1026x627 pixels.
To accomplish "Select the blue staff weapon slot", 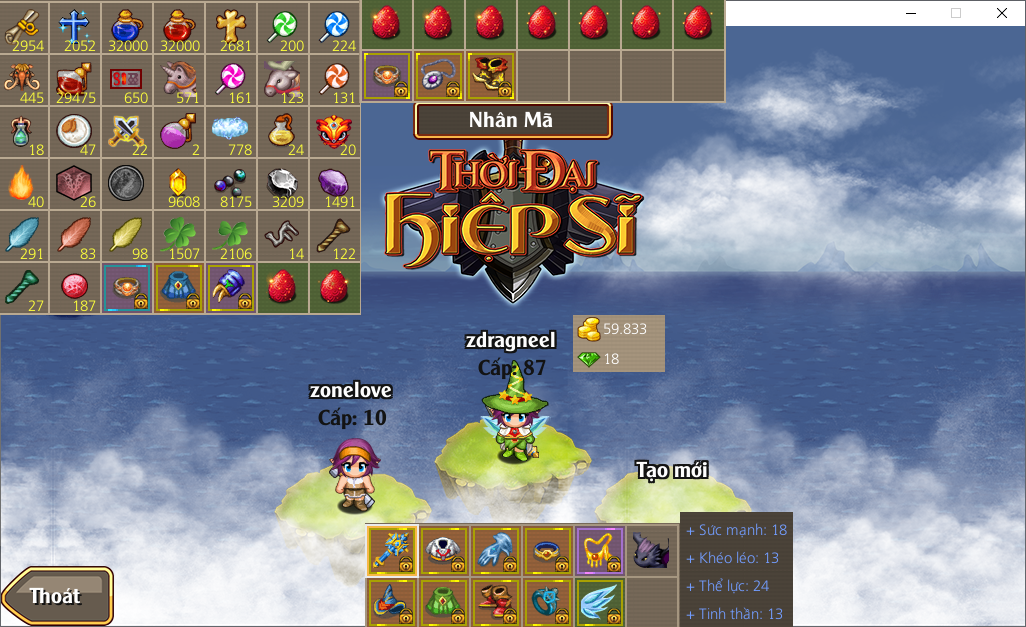I will [x=392, y=550].
